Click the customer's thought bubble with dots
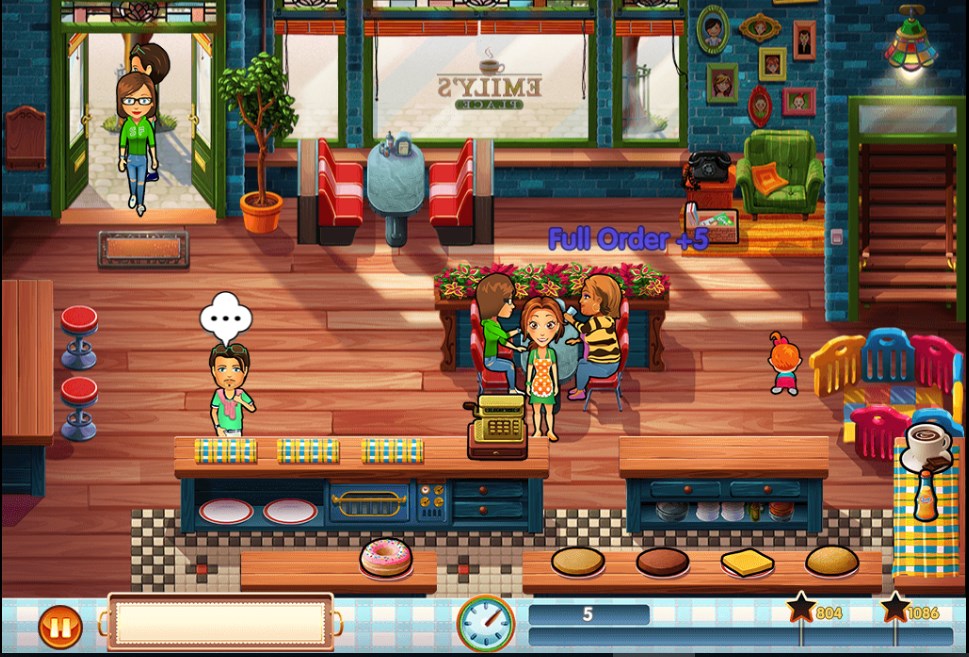This screenshot has height=657, width=969. pos(226,317)
